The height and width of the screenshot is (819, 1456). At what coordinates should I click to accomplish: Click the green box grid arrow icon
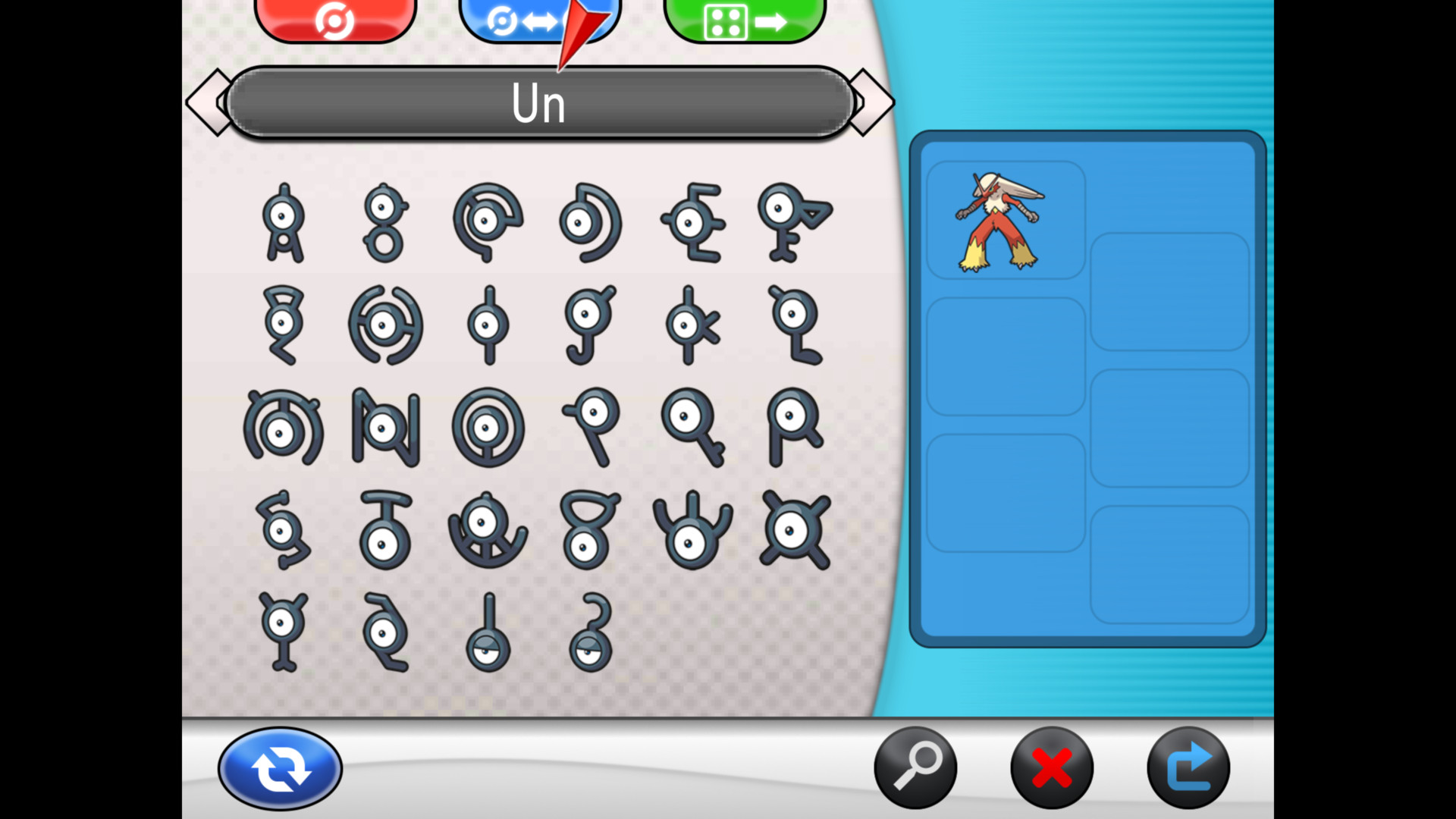click(x=743, y=19)
